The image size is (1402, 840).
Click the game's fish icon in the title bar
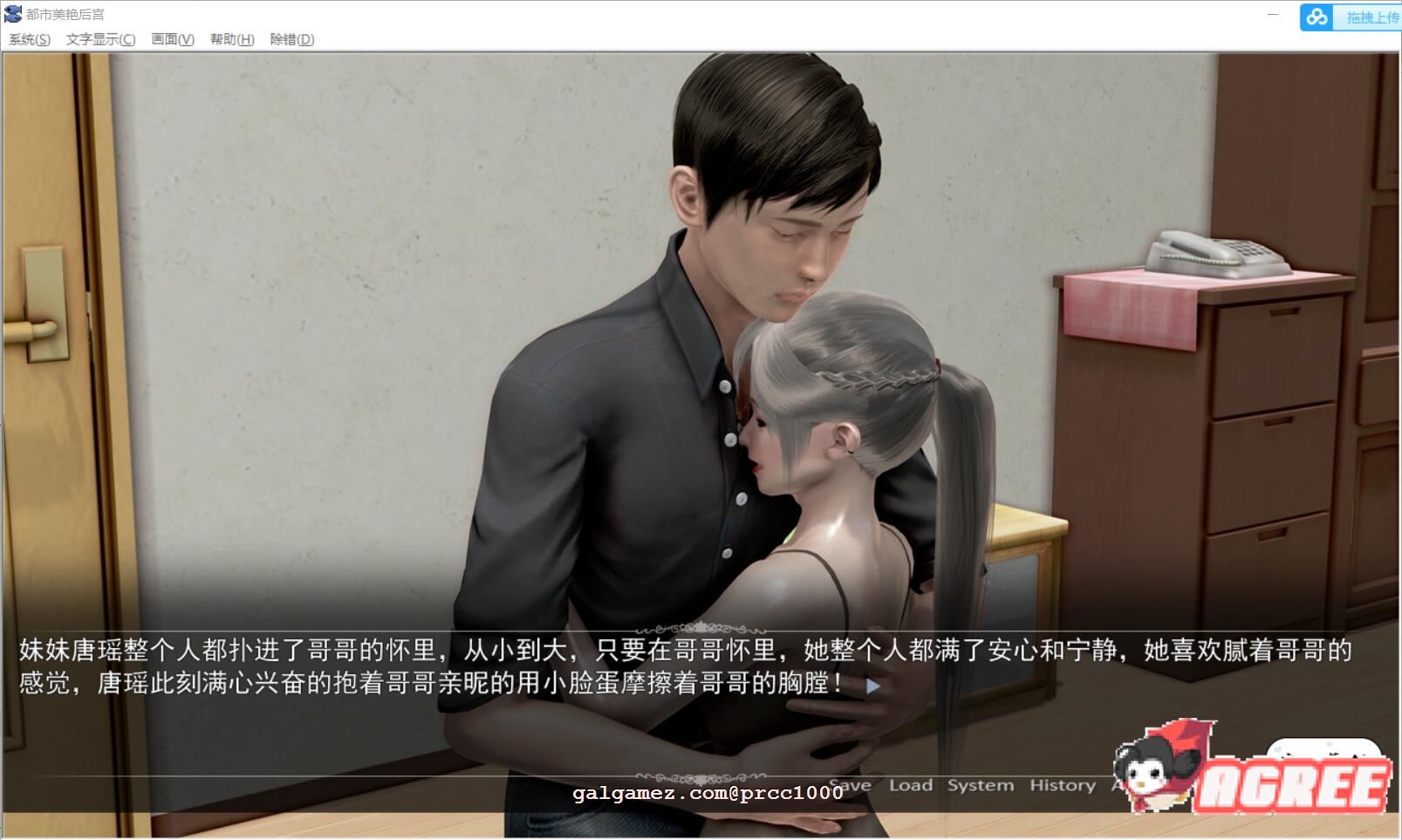point(13,13)
